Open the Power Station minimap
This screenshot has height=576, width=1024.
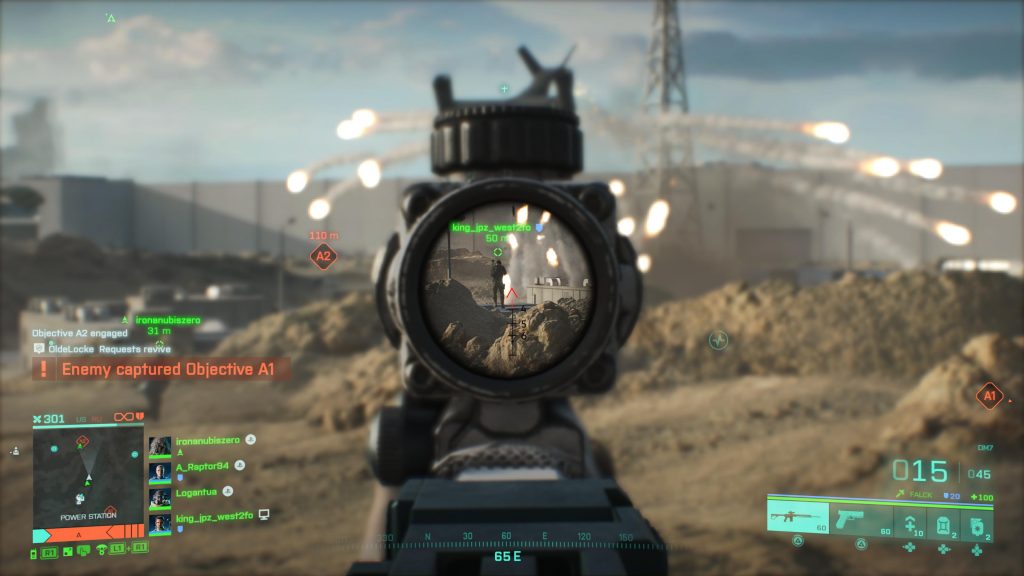pyautogui.click(x=88, y=475)
